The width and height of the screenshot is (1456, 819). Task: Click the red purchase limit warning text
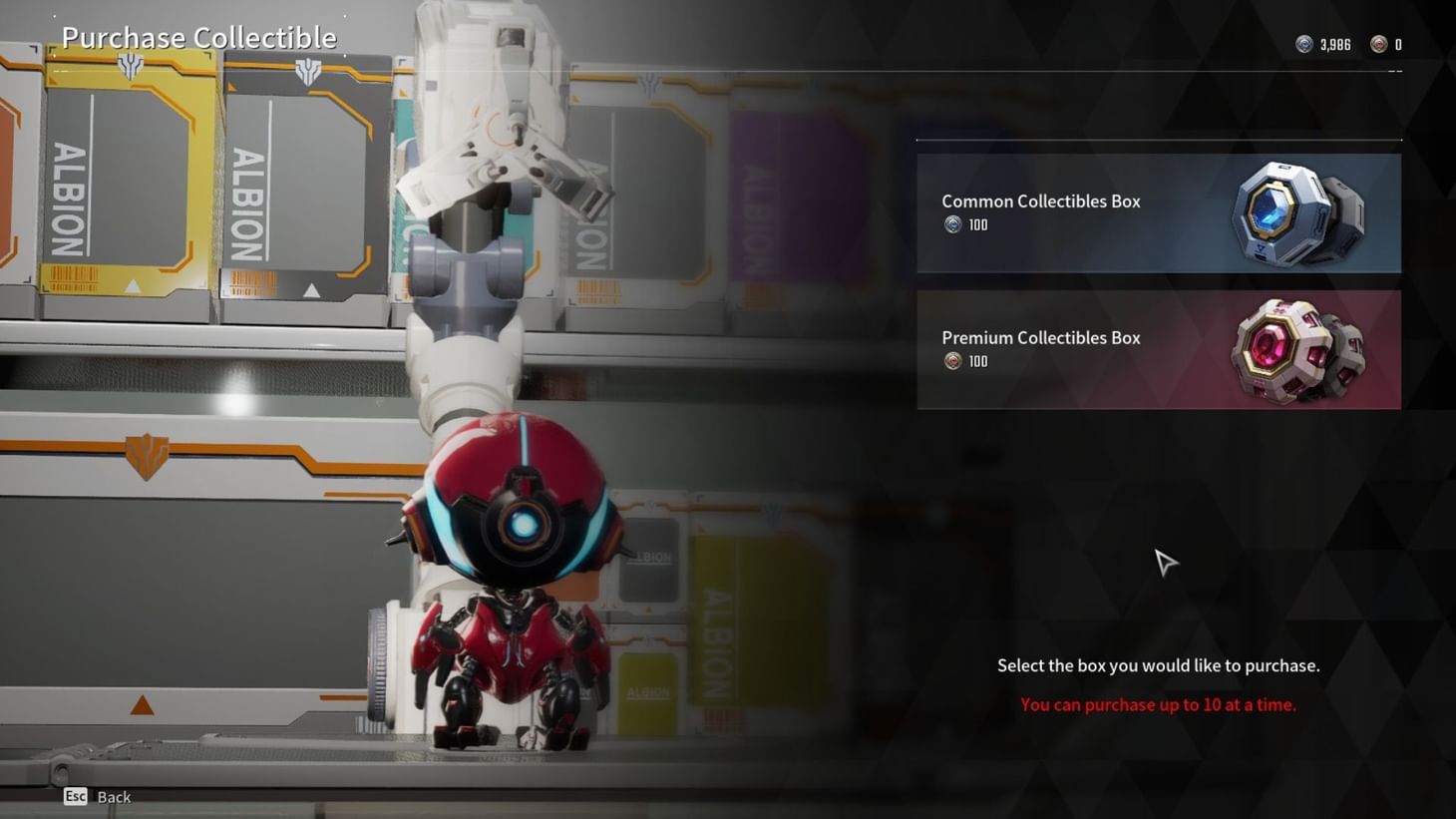[x=1157, y=704]
